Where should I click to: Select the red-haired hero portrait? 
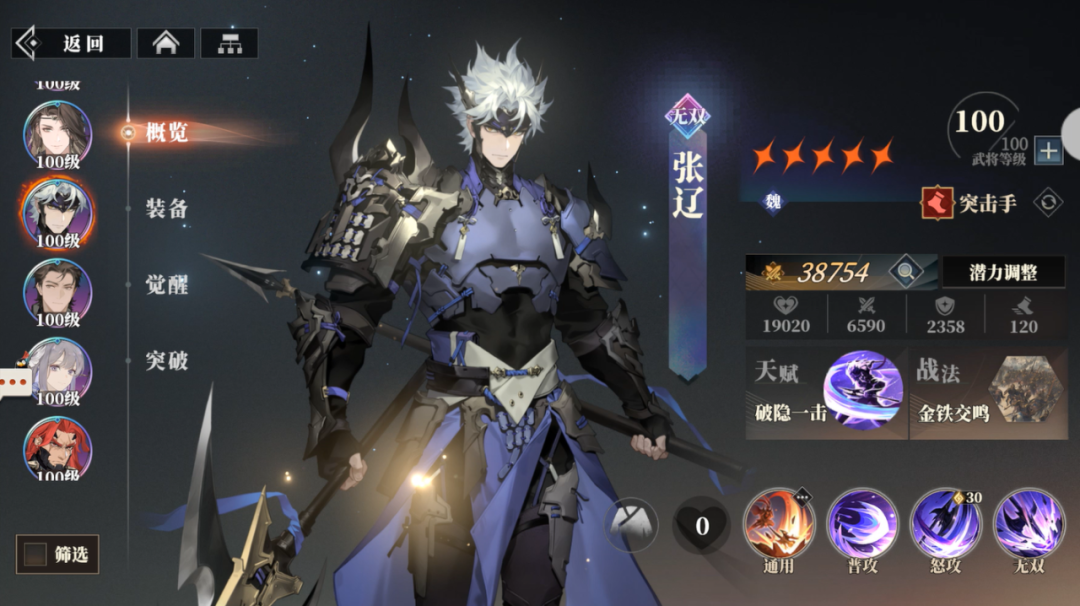point(57,448)
